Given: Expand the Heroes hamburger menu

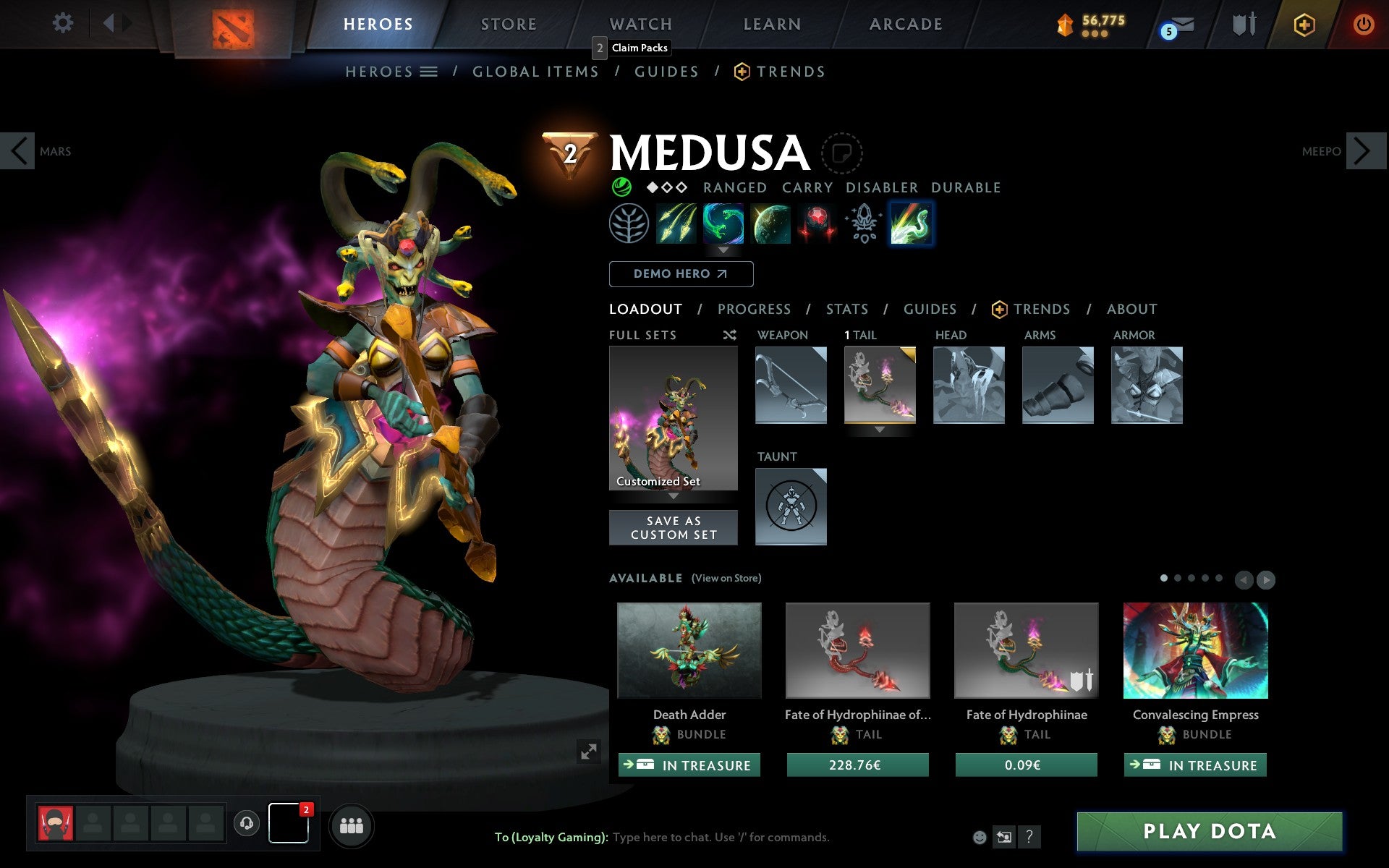Looking at the screenshot, I should point(428,72).
